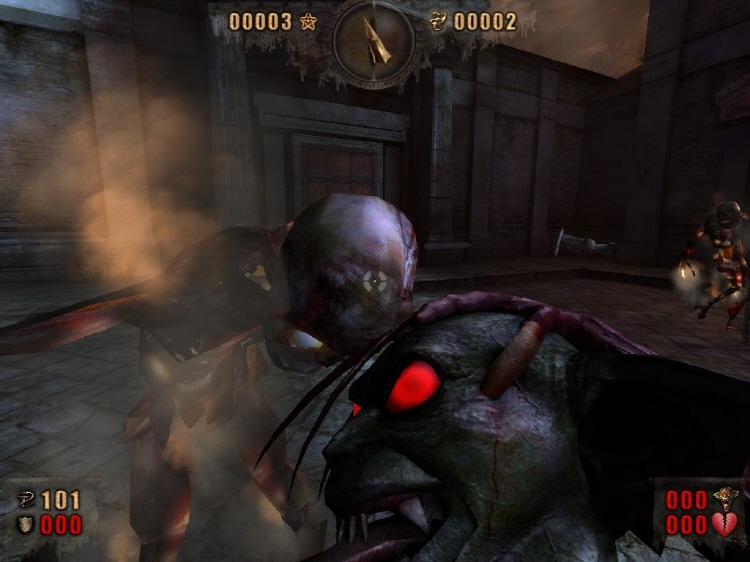The height and width of the screenshot is (562, 750).
Task: Click the soul counter icon
Action: coord(438,21)
